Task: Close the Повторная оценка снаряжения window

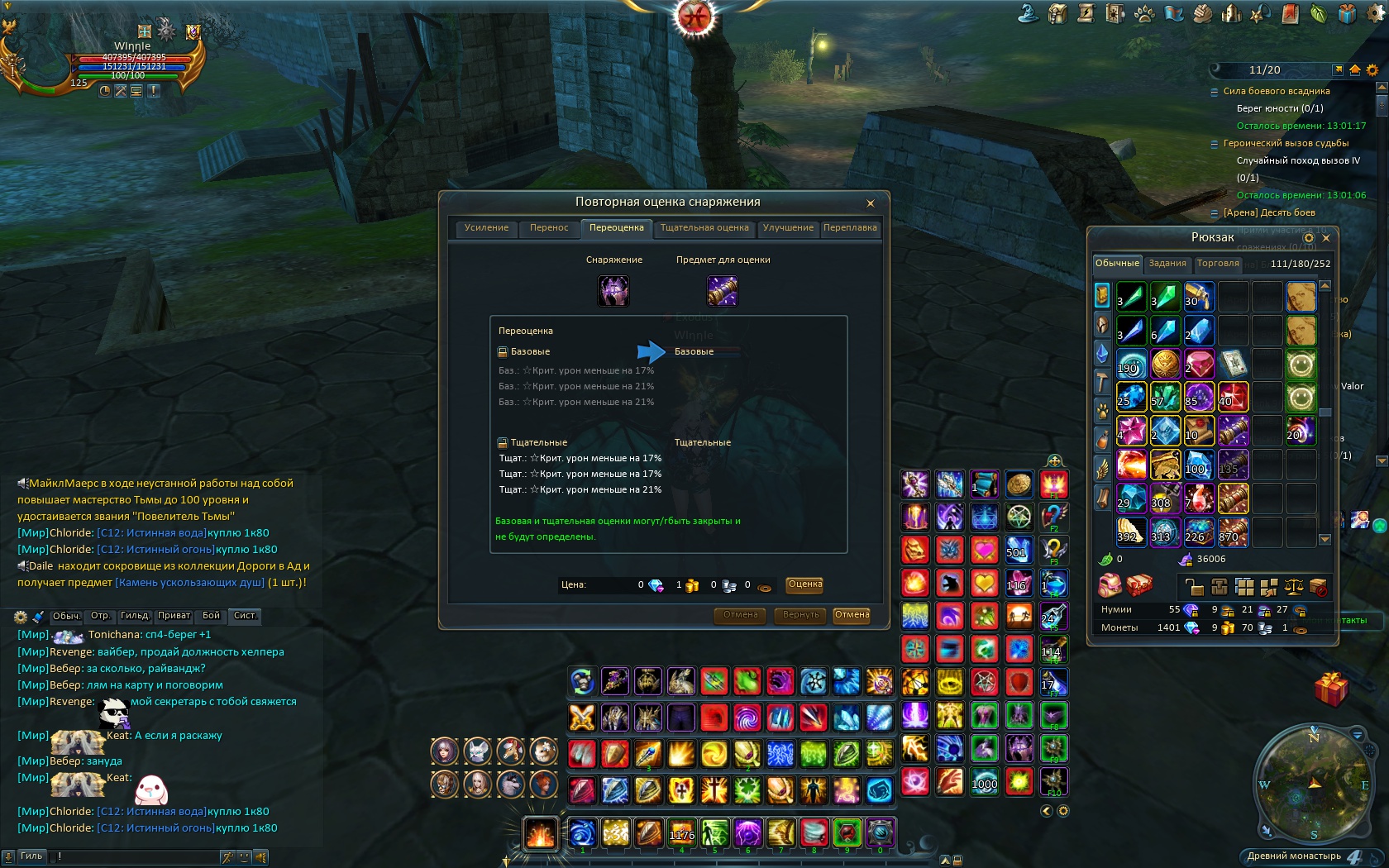Action: (x=870, y=203)
